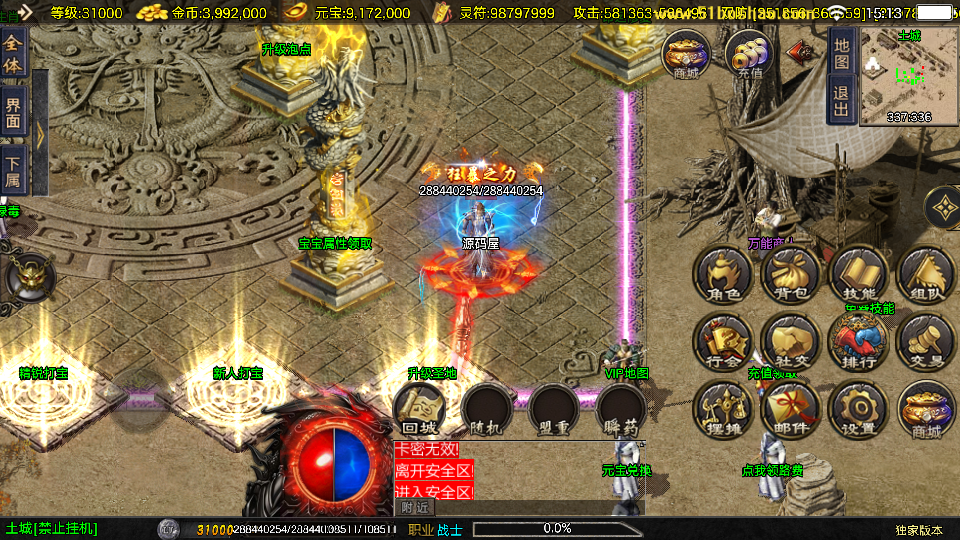960x540 pixels.
Task: Switch to the 附近 nearby chat tab
Action: [418, 508]
